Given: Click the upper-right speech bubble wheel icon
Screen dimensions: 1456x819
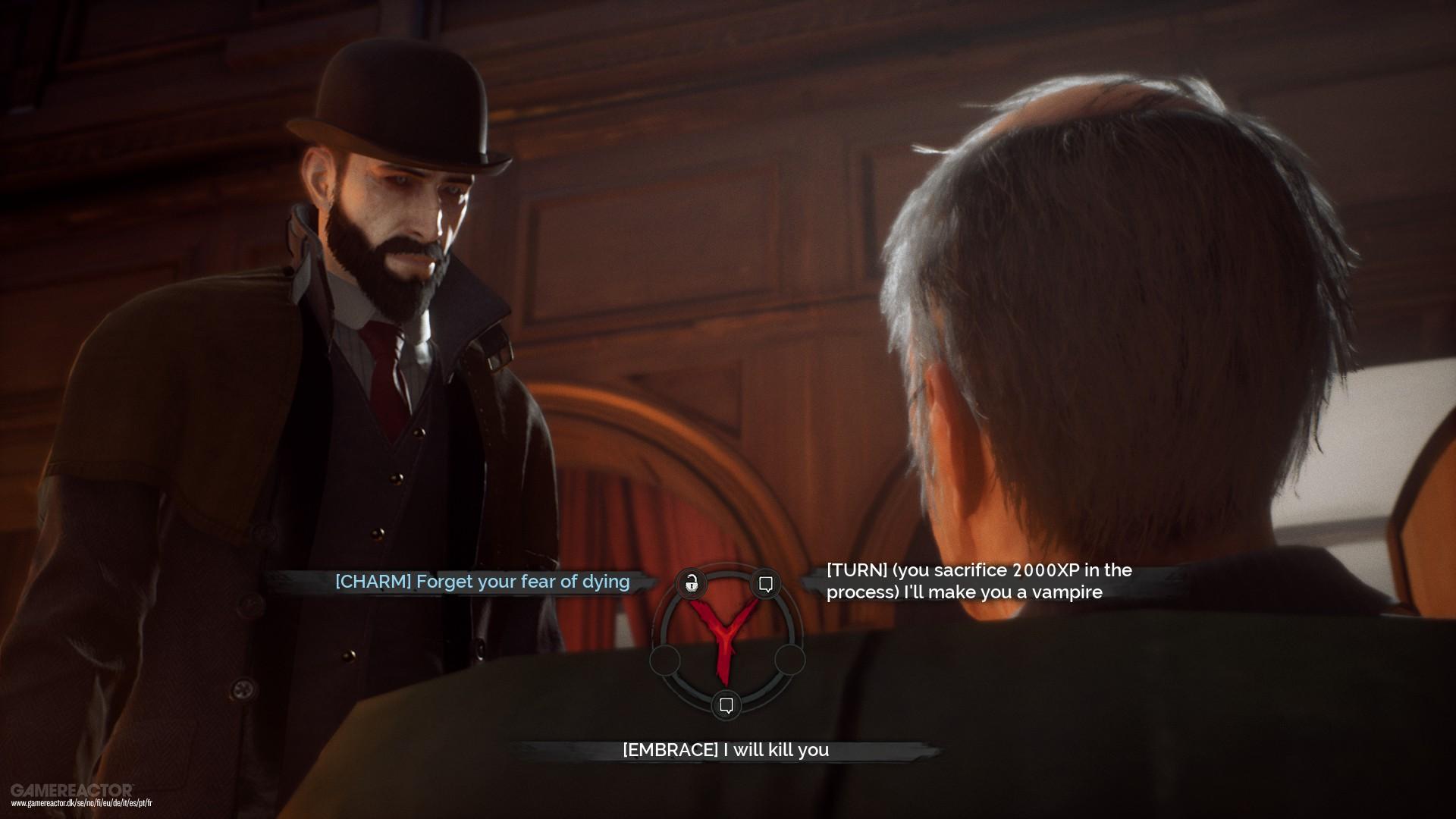Looking at the screenshot, I should tap(766, 583).
